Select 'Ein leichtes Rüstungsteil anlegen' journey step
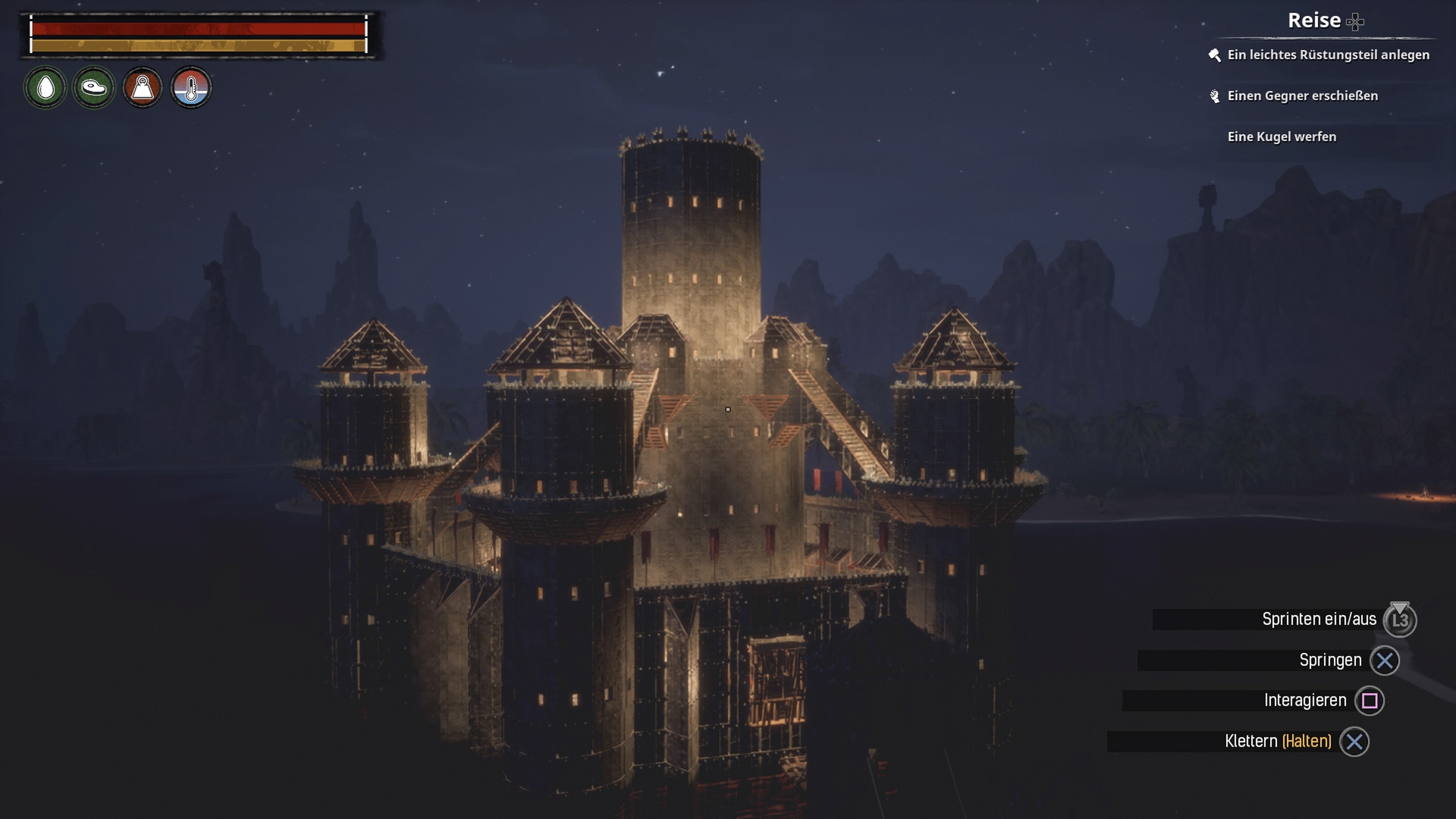The height and width of the screenshot is (819, 1456). pyautogui.click(x=1328, y=55)
